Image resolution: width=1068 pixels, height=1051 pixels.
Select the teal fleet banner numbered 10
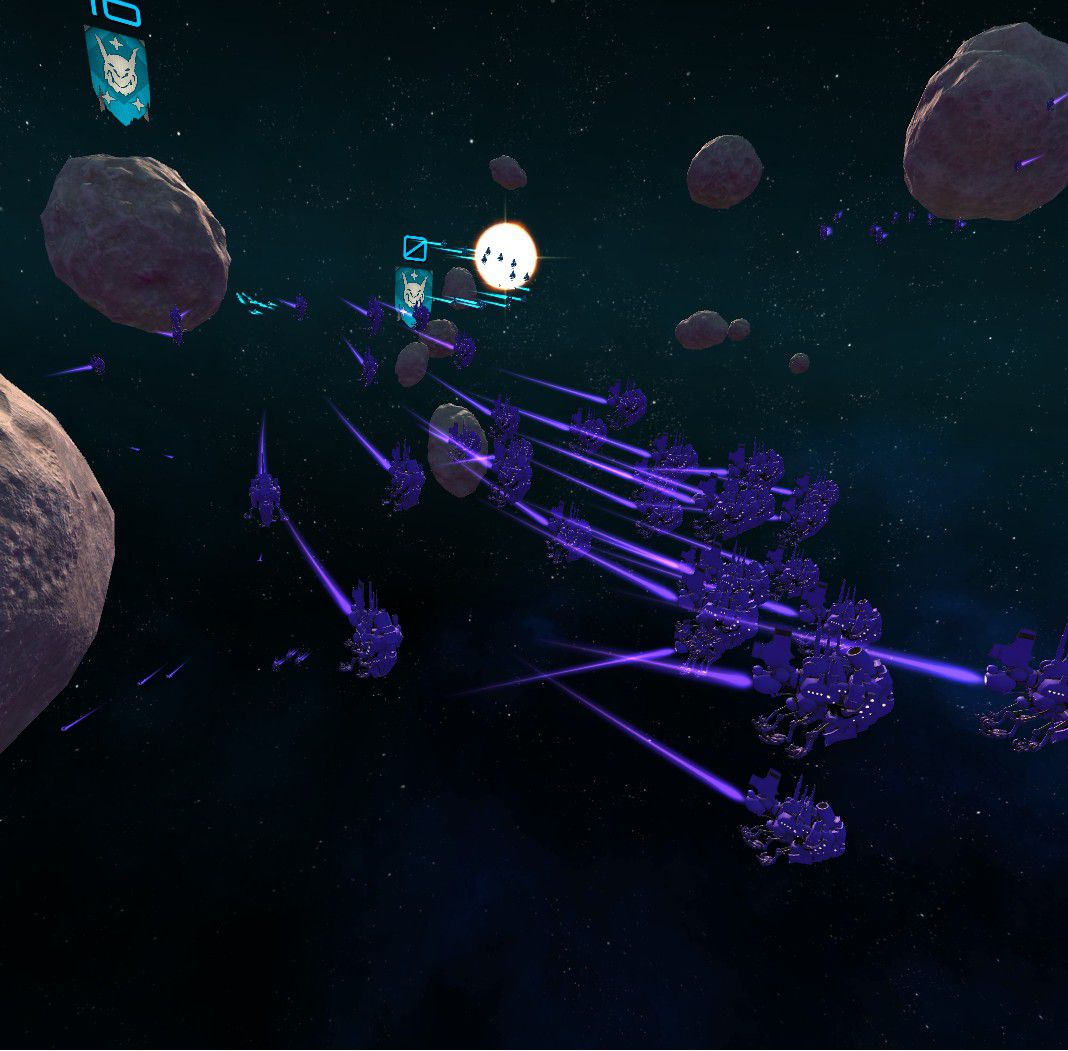117,73
